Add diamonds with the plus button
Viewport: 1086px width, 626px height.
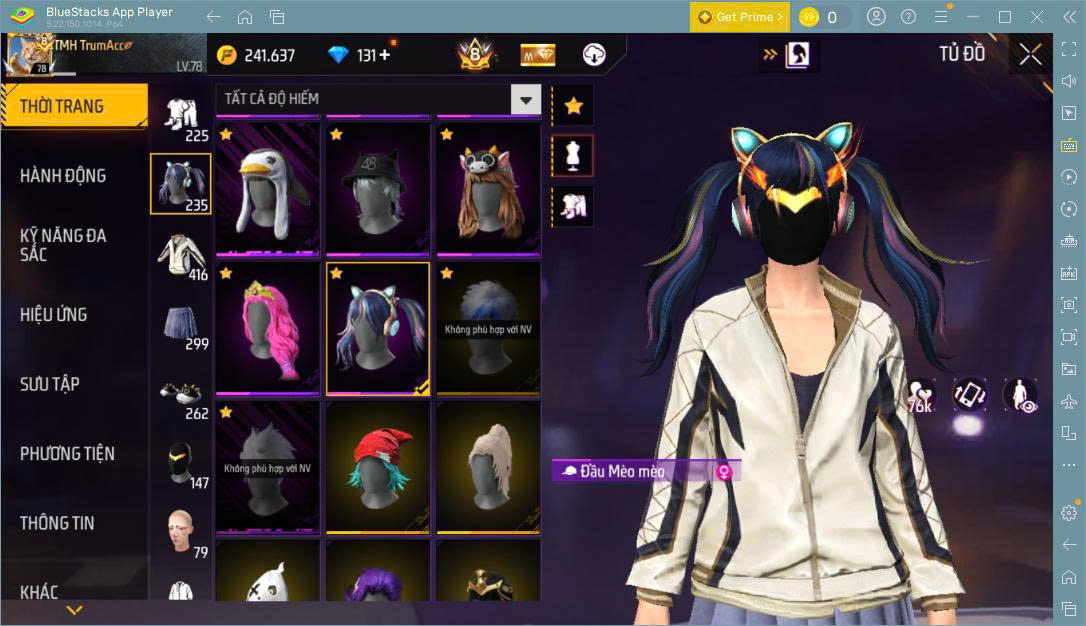(384, 55)
